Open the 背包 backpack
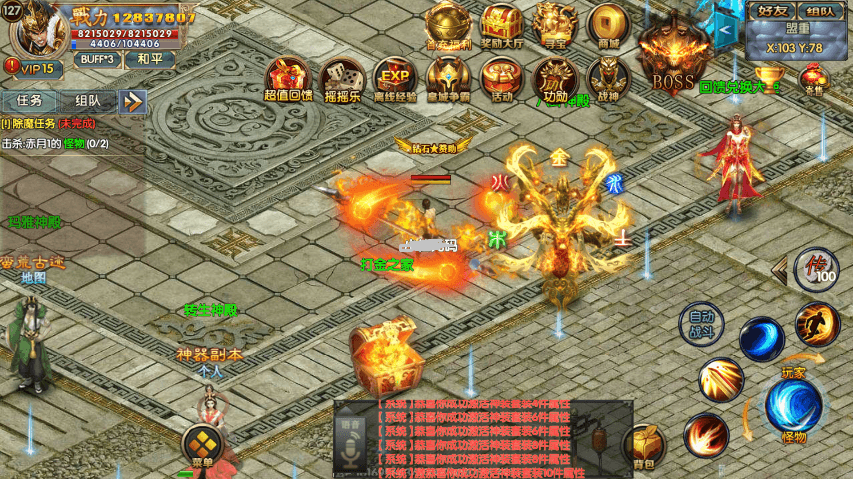Viewport: 853px width, 479px height. click(644, 447)
